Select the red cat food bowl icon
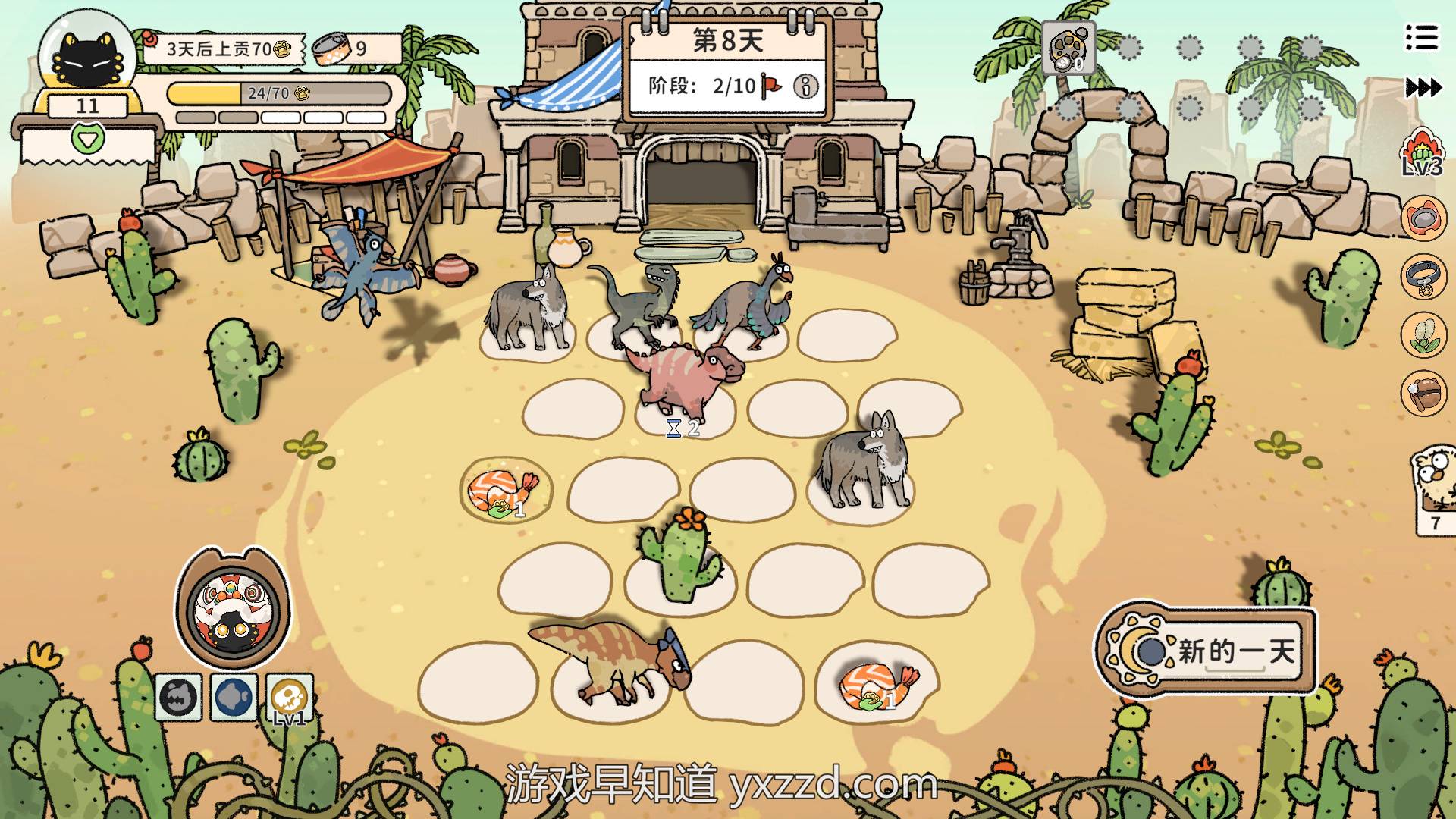1456x819 pixels. (x=1423, y=218)
